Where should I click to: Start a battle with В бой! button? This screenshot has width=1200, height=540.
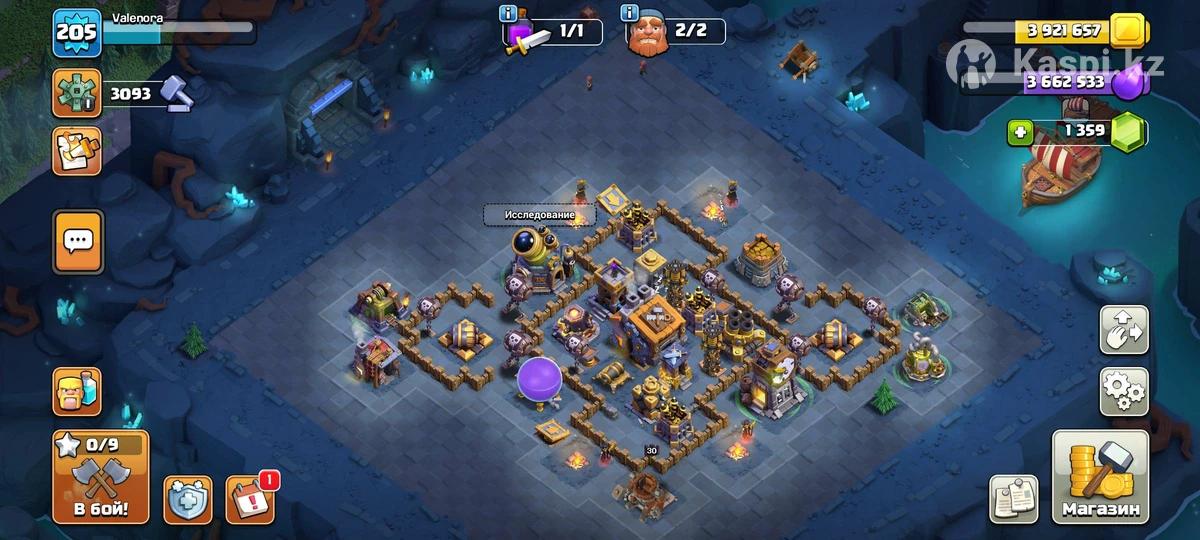click(100, 479)
